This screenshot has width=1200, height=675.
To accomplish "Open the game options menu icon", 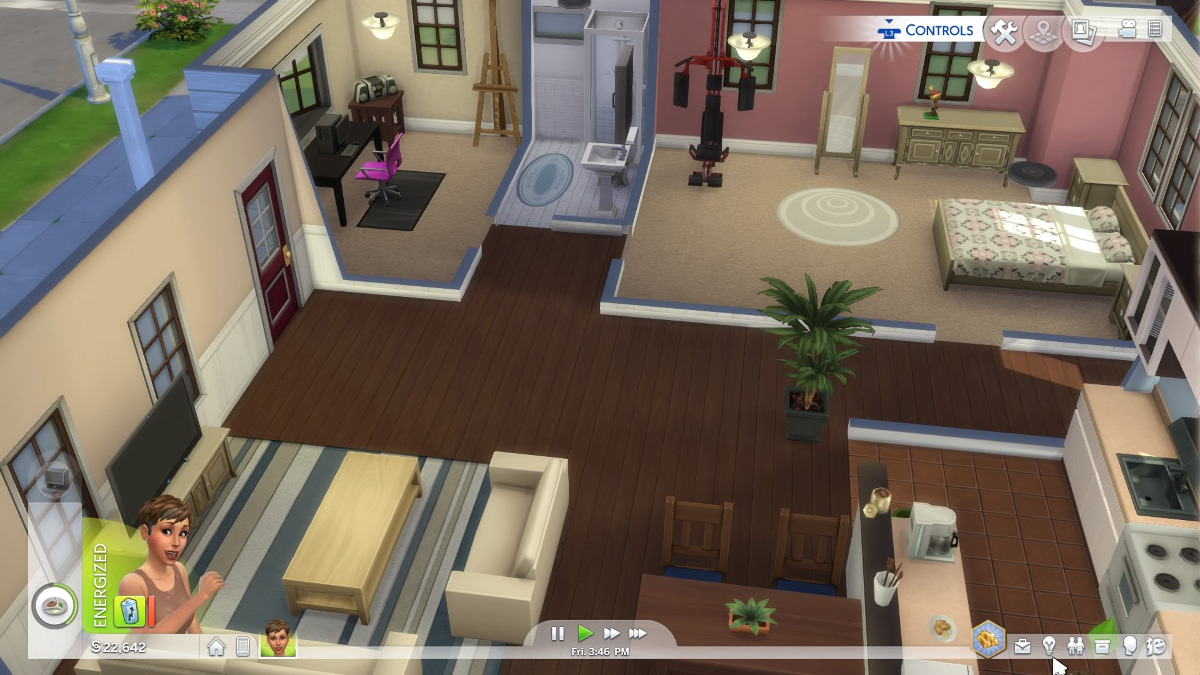I will point(1155,30).
